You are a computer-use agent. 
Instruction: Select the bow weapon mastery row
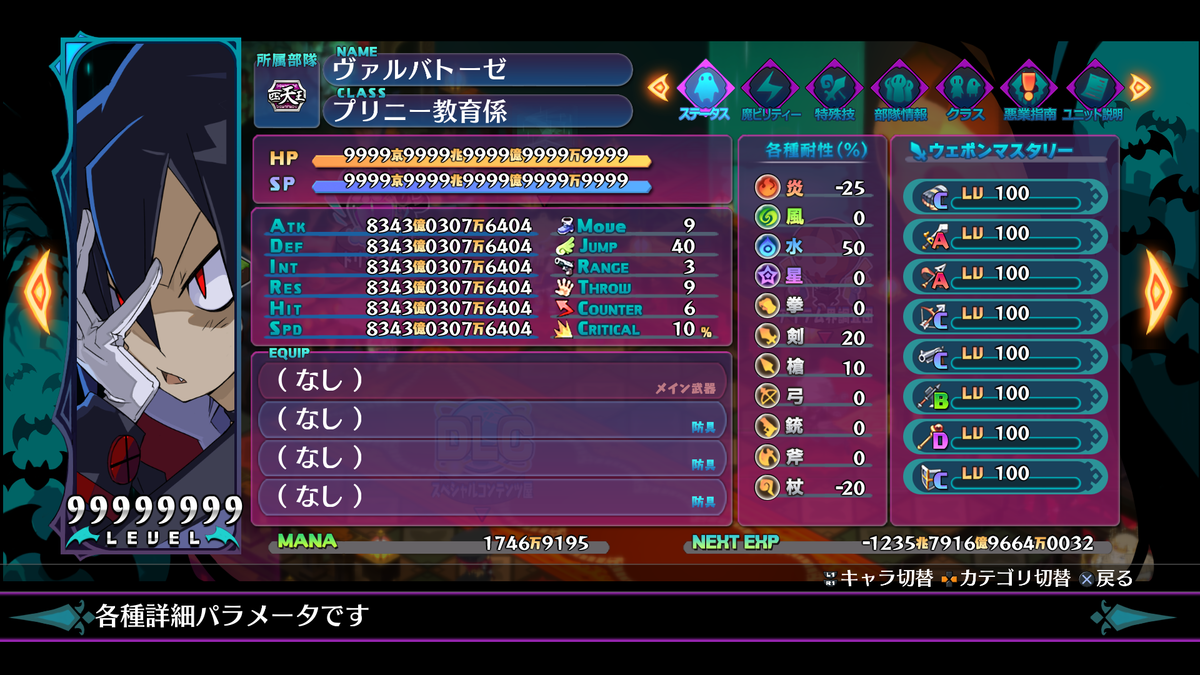pyautogui.click(x=1005, y=314)
